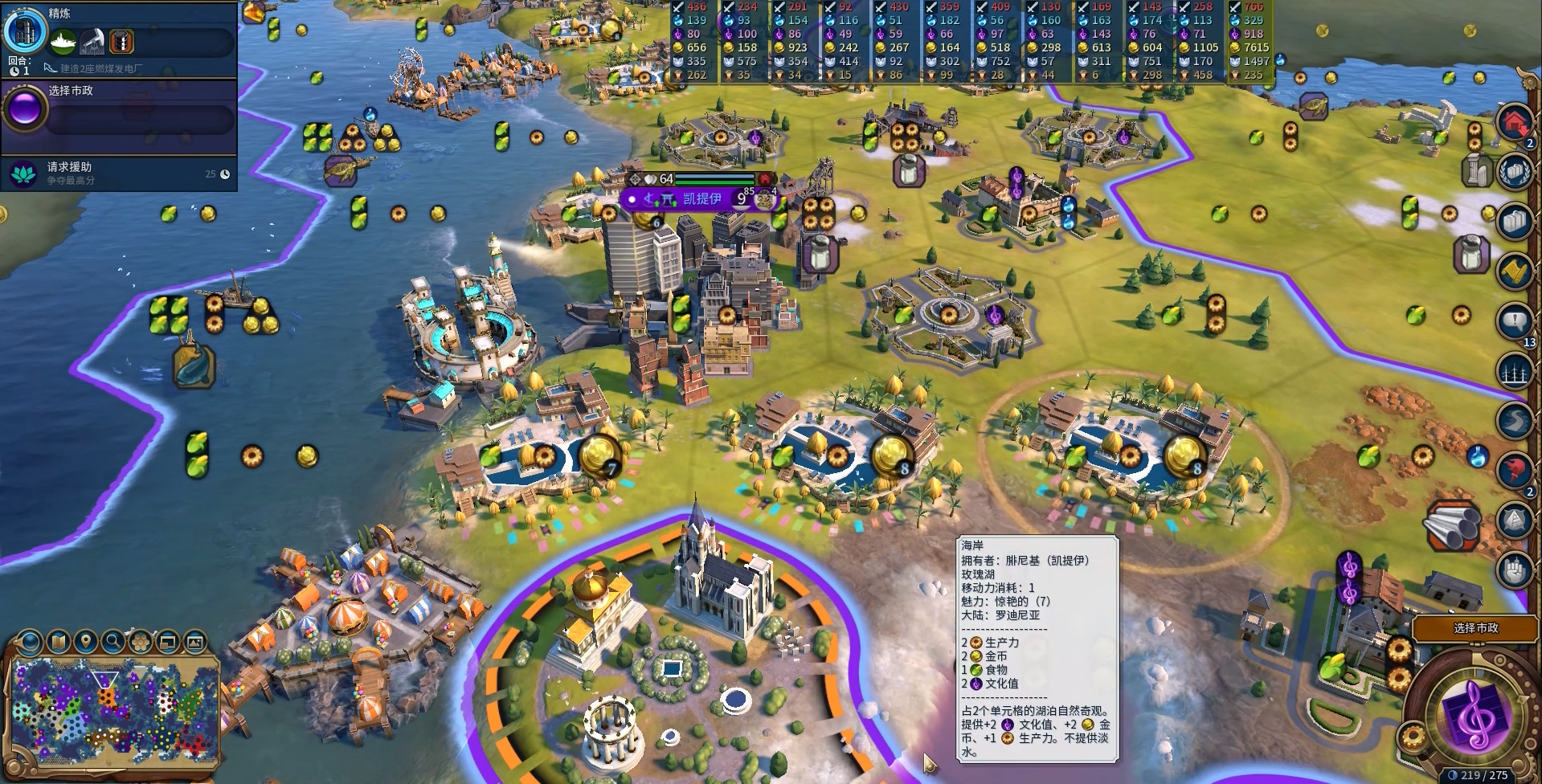This screenshot has width=1542, height=784.
Task: Open the red house notification icon
Action: (x=1514, y=123)
